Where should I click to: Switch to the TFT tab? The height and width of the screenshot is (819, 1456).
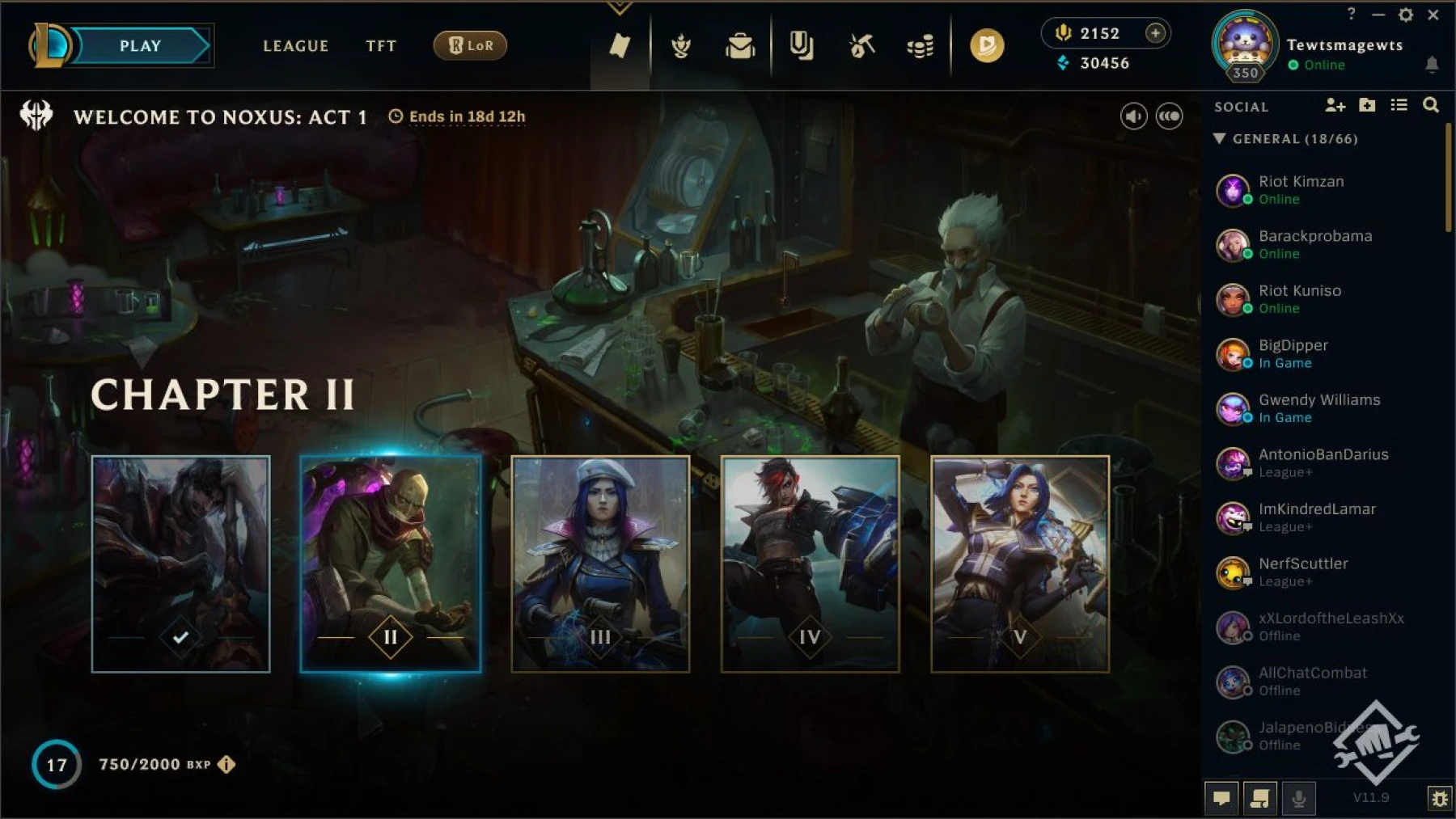(381, 46)
